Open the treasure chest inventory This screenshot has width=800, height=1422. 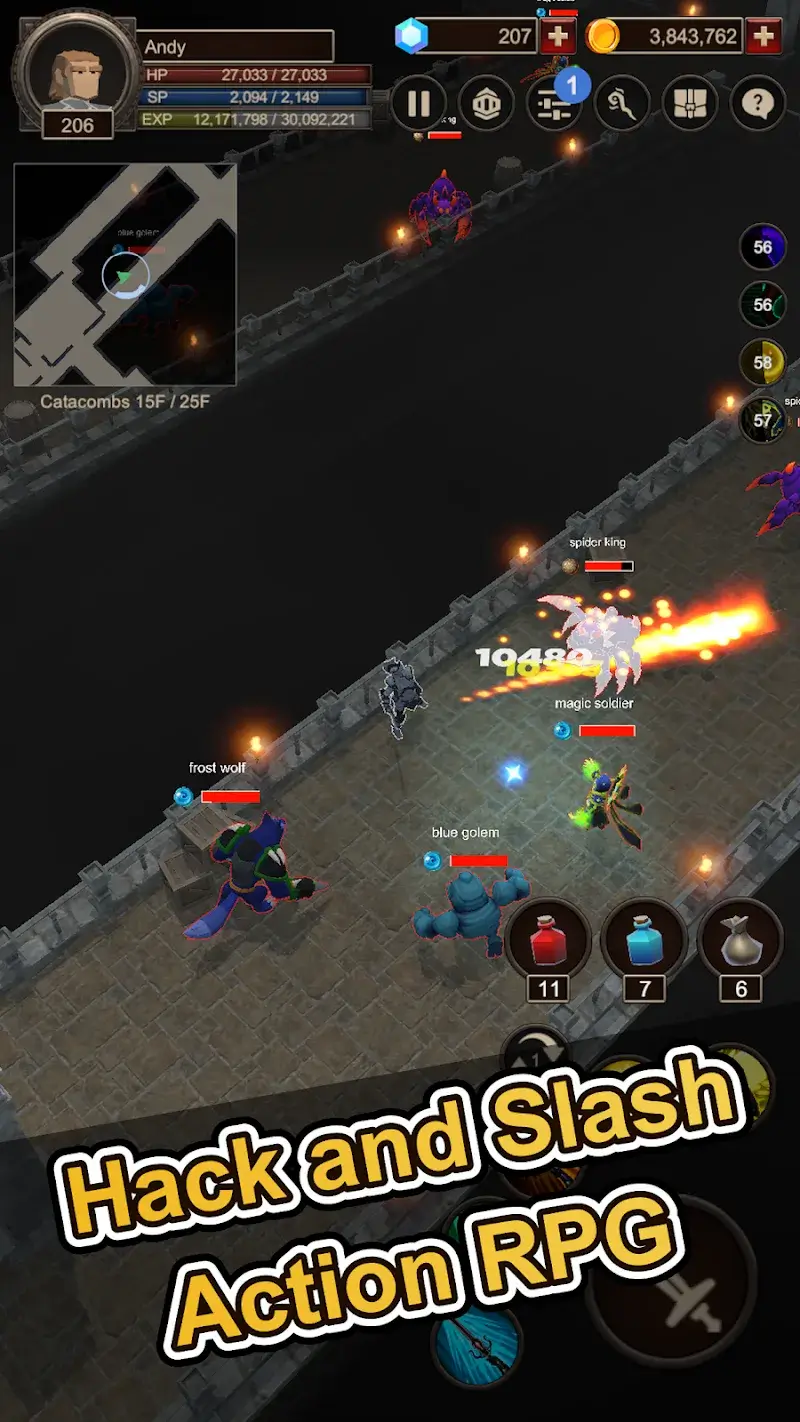(x=690, y=103)
